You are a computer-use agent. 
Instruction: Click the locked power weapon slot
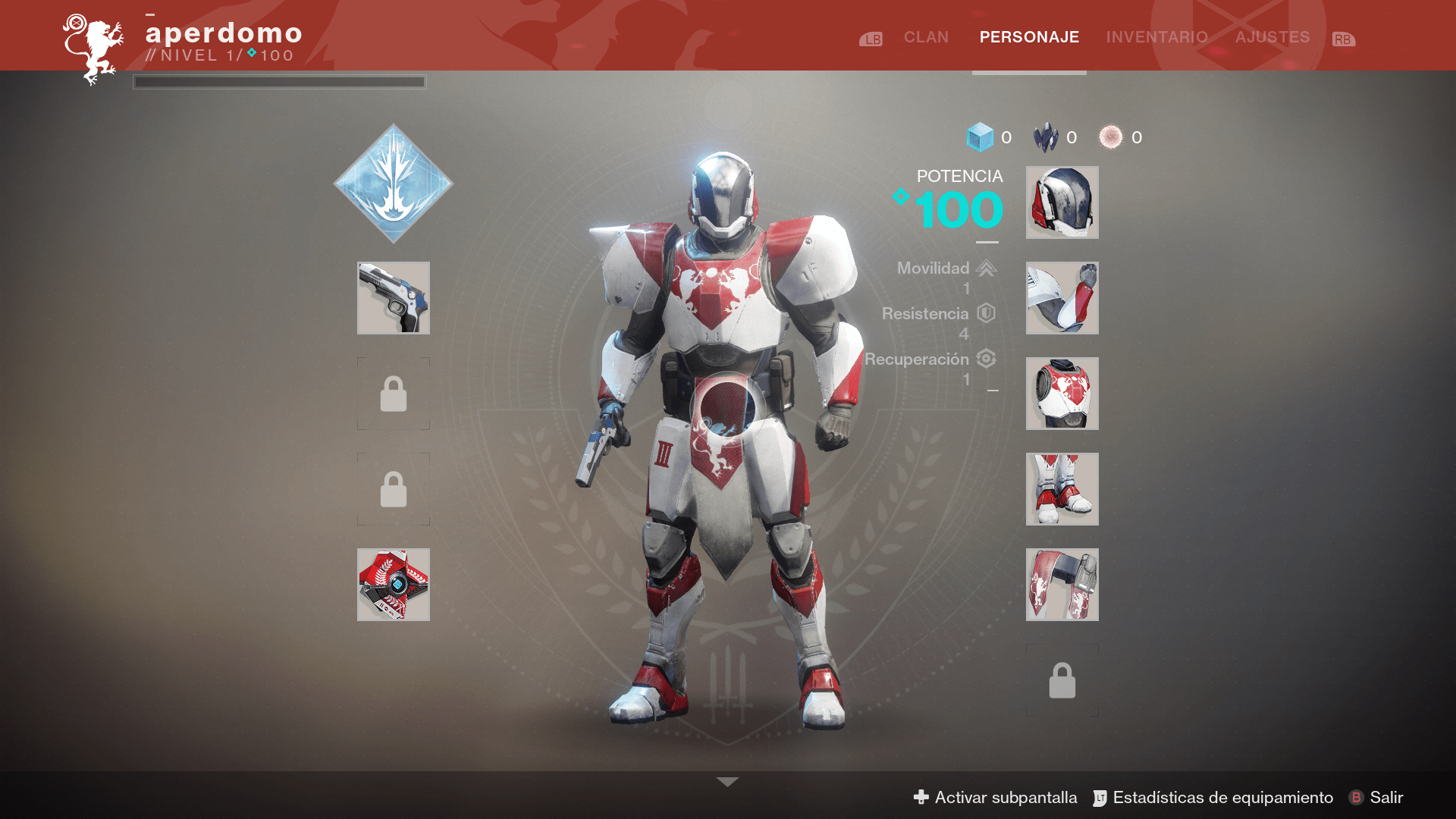point(393,489)
